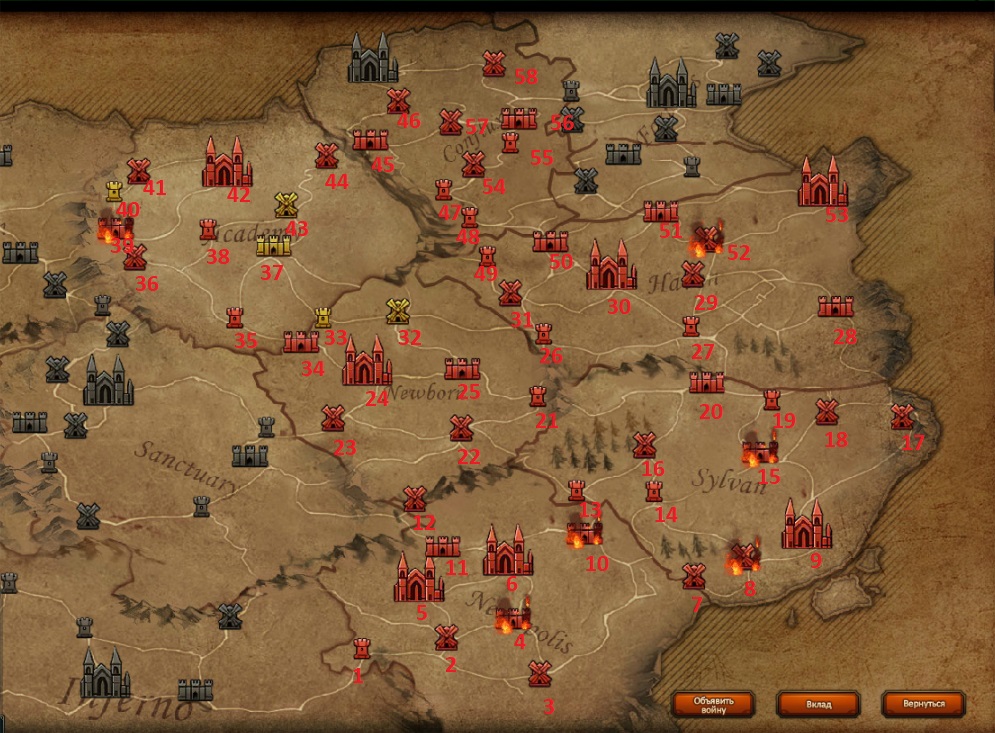The width and height of the screenshot is (995, 733).
Task: Click the "Объявить войну" declare war button
Action: (711, 703)
